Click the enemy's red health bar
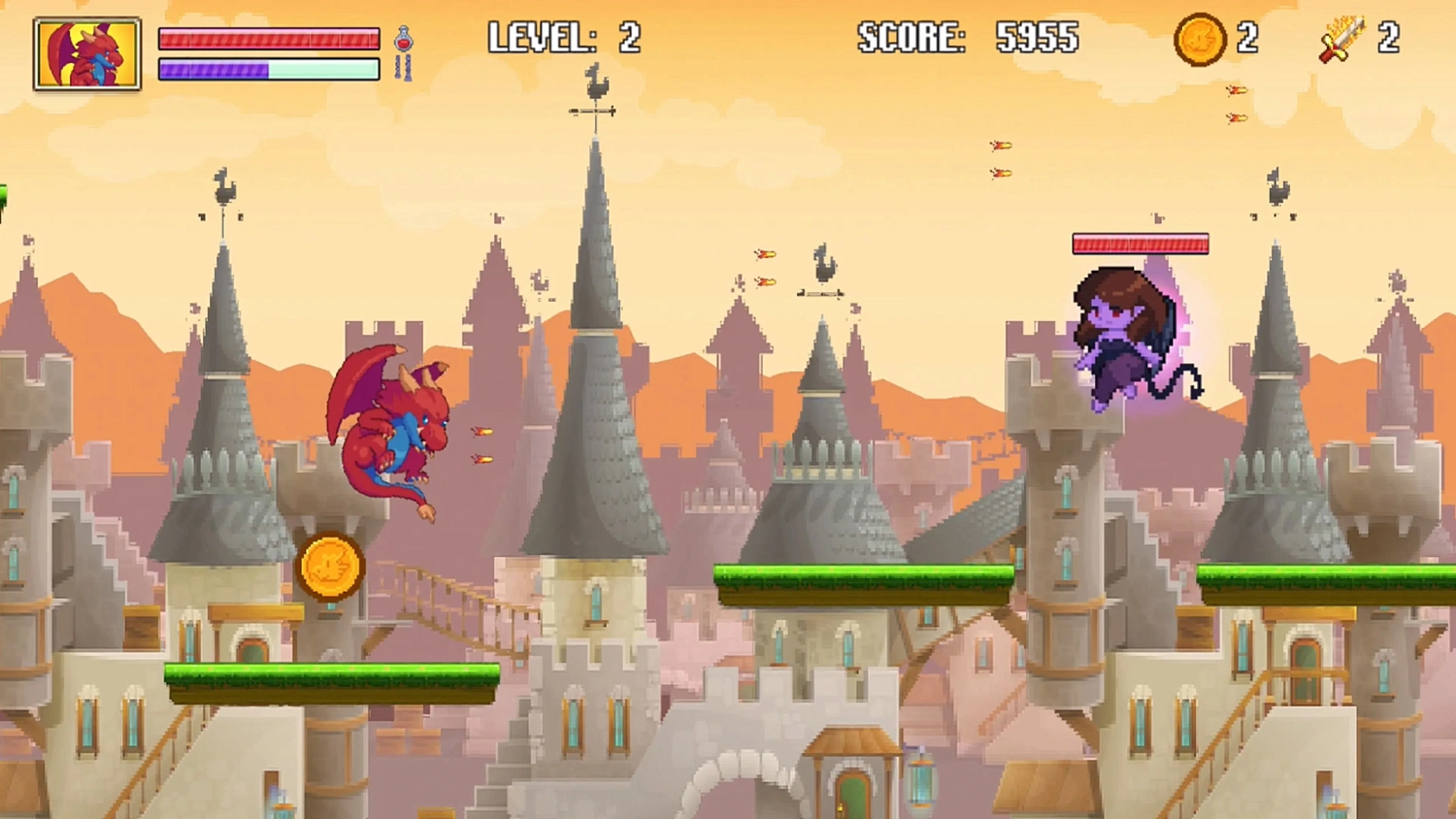This screenshot has width=1456, height=819. [1141, 243]
